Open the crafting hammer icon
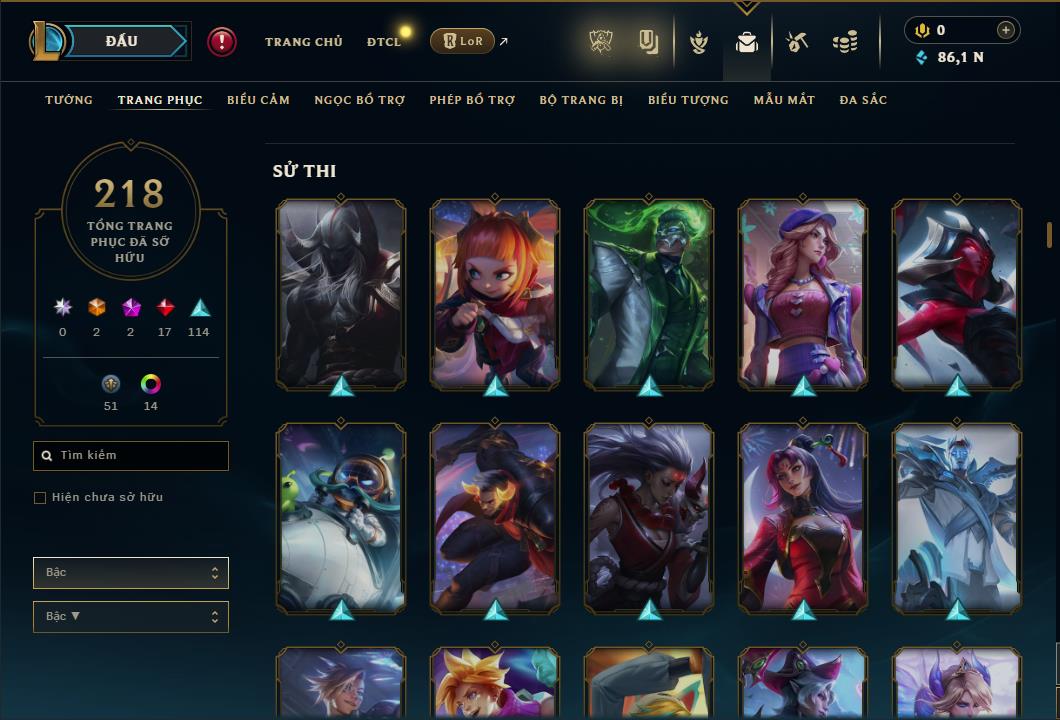 [796, 42]
